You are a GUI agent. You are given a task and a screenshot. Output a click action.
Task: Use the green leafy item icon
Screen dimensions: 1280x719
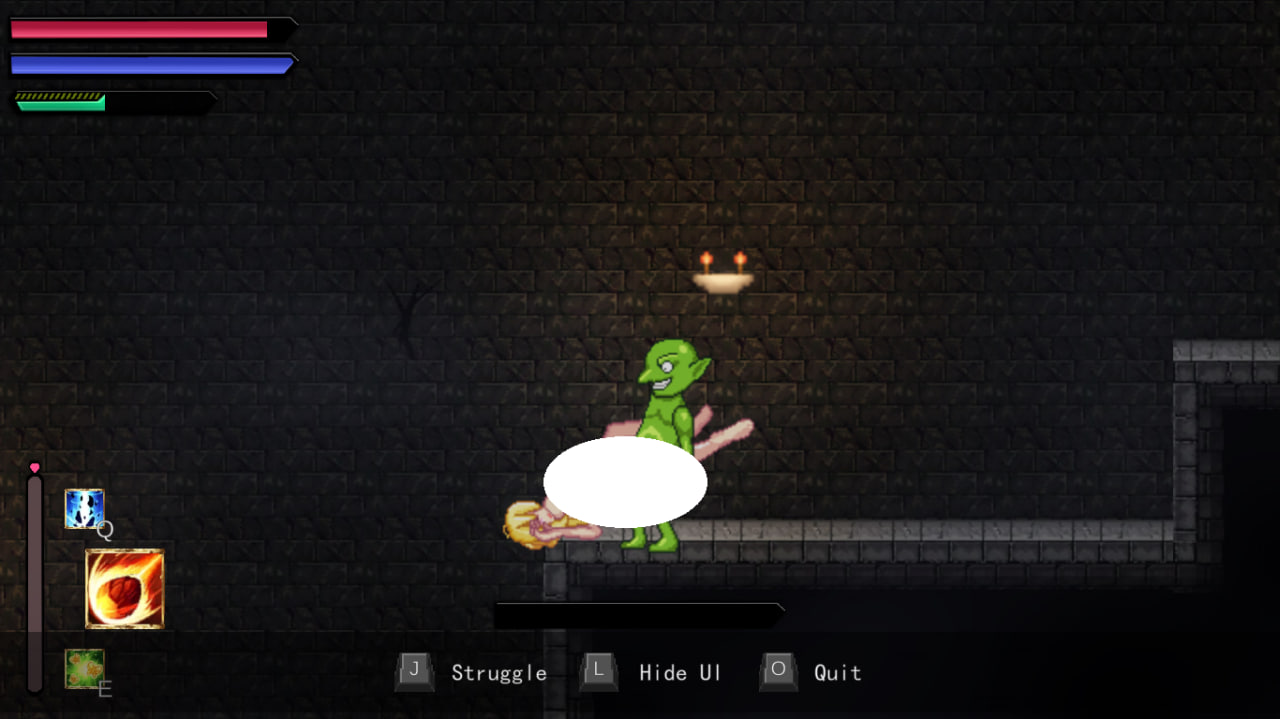[84, 668]
